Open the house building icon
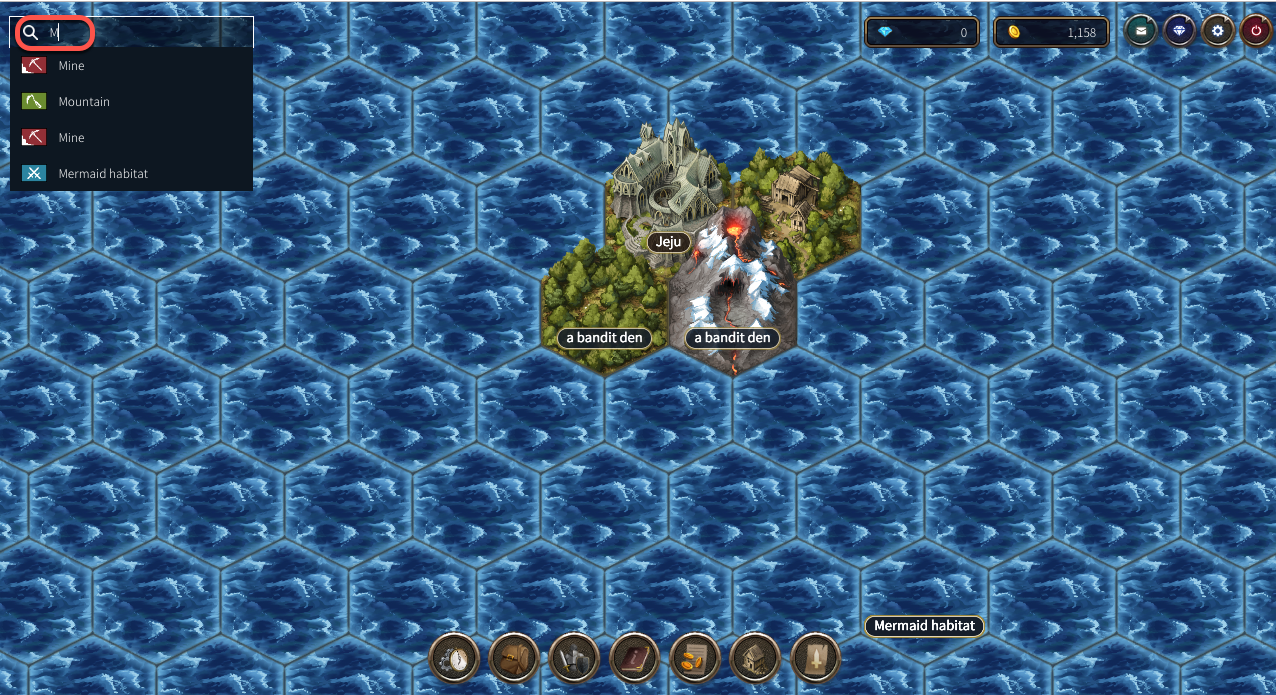This screenshot has height=695, width=1276. 755,659
